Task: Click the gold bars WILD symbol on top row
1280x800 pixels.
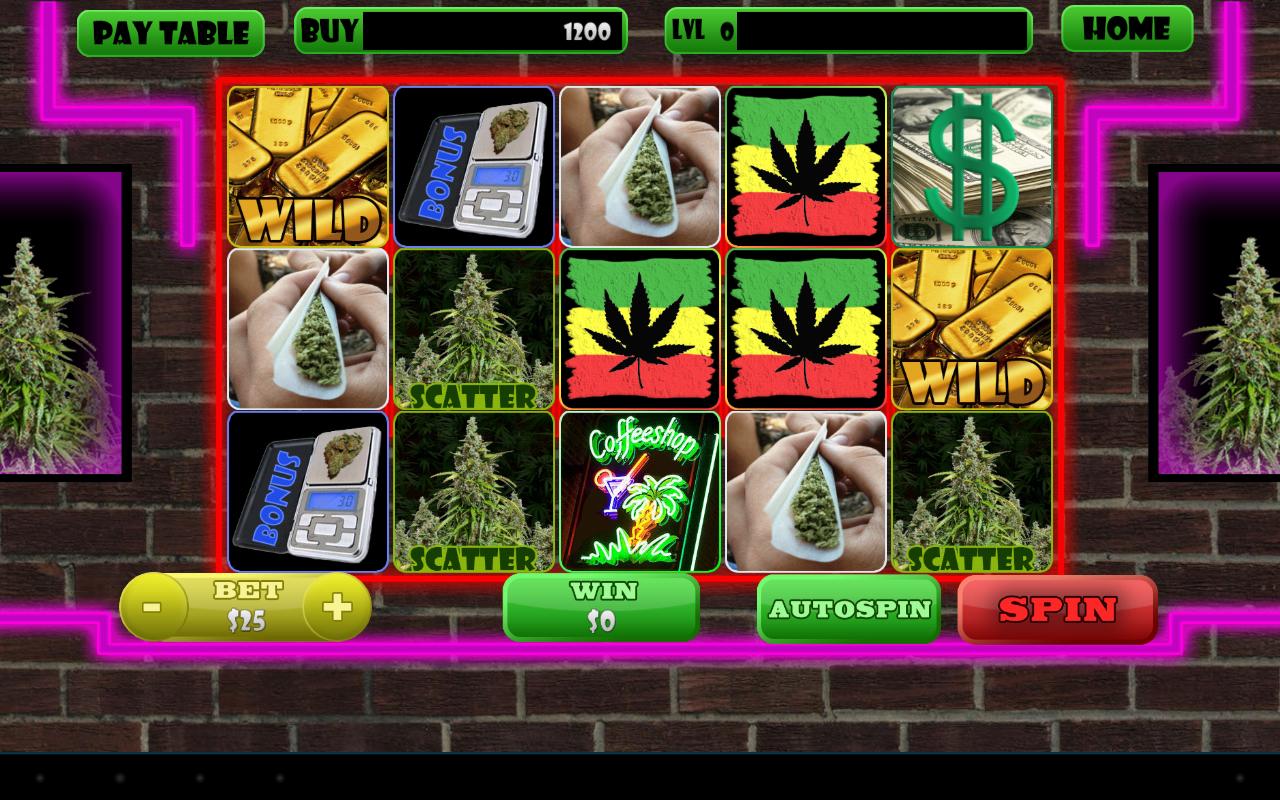Action: [x=307, y=165]
